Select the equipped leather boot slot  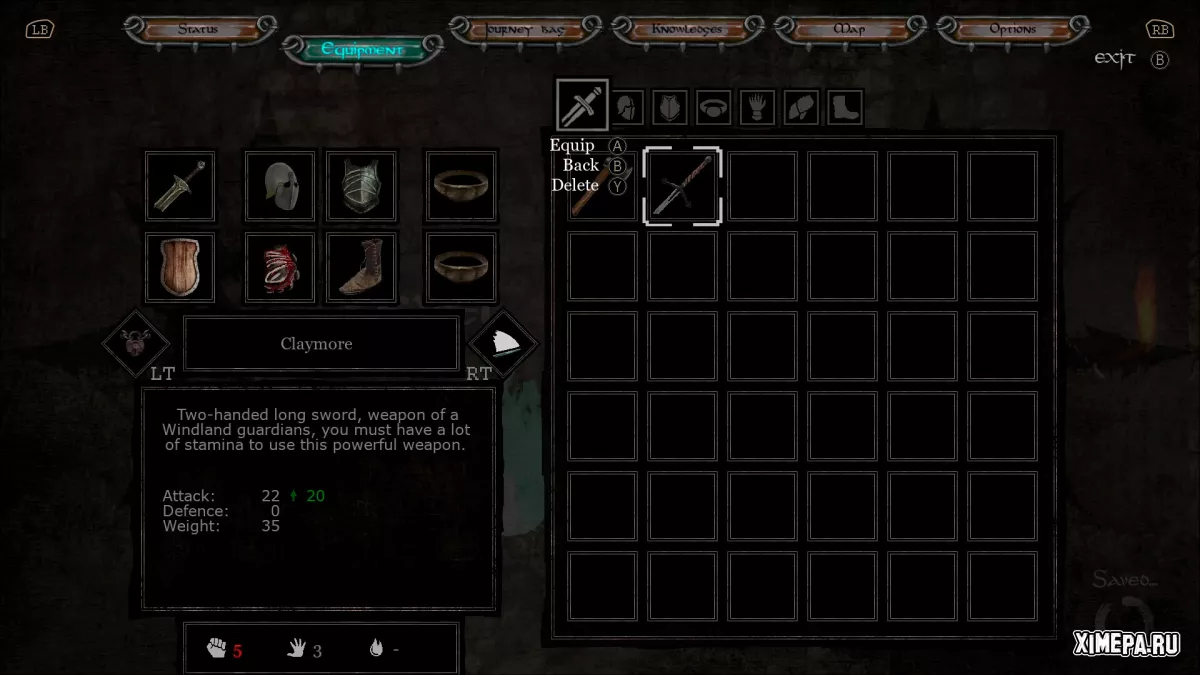(x=362, y=267)
